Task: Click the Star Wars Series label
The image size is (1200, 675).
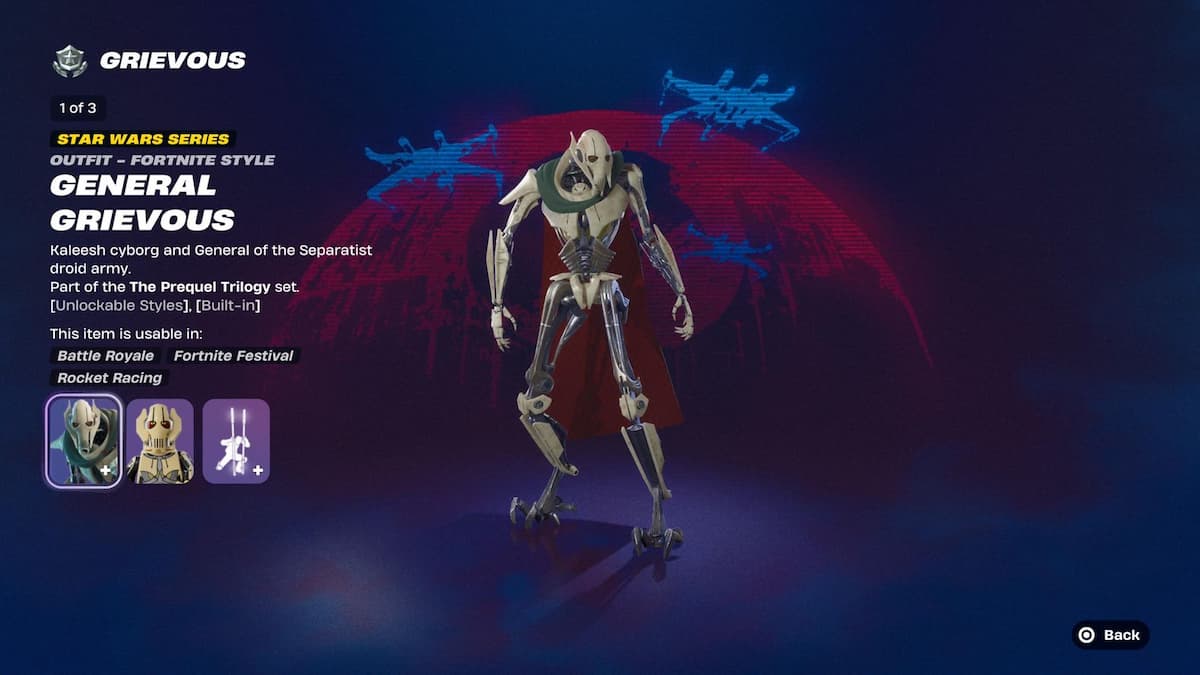Action: [x=143, y=139]
